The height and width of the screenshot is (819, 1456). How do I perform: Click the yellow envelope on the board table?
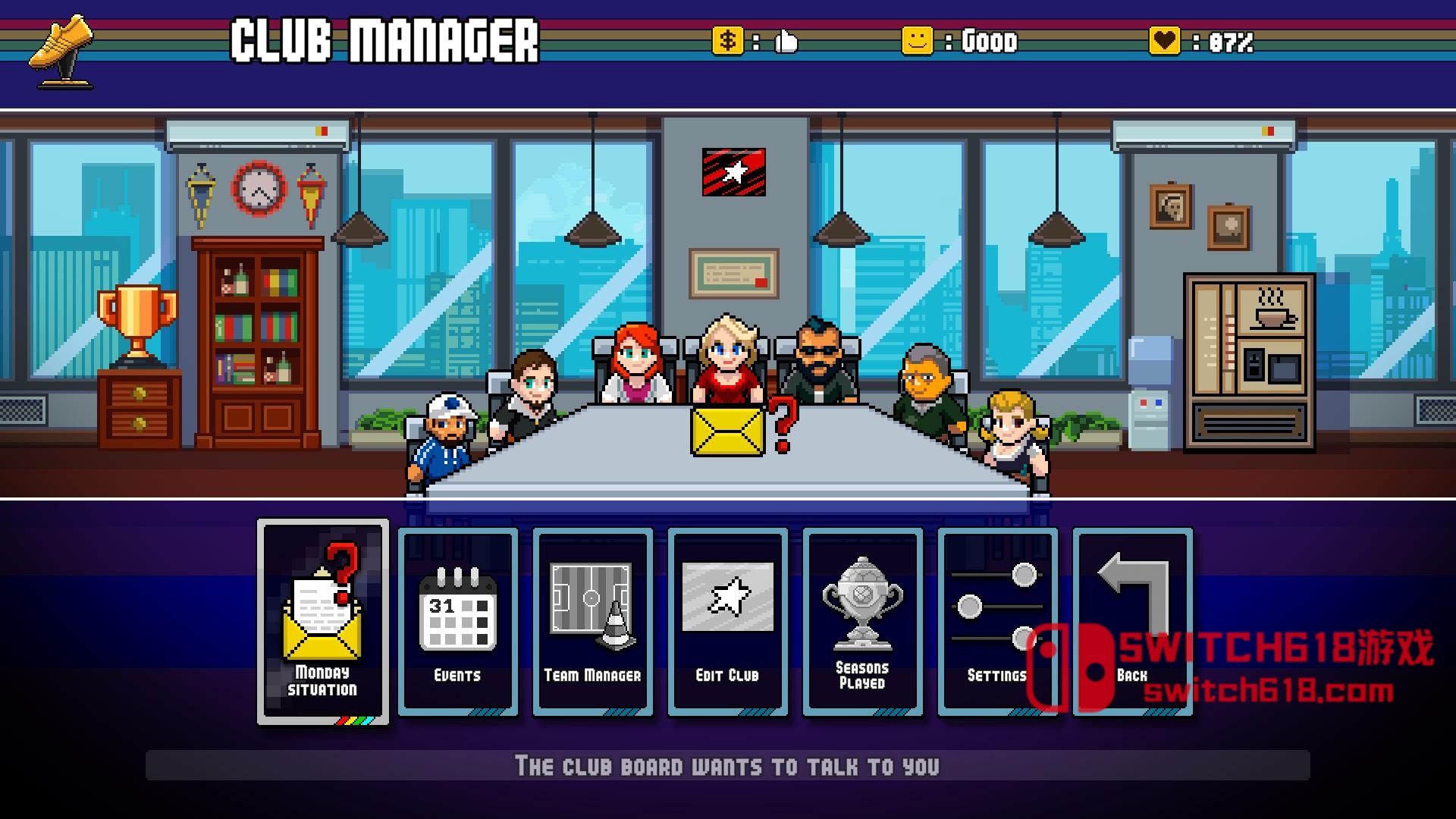(728, 431)
